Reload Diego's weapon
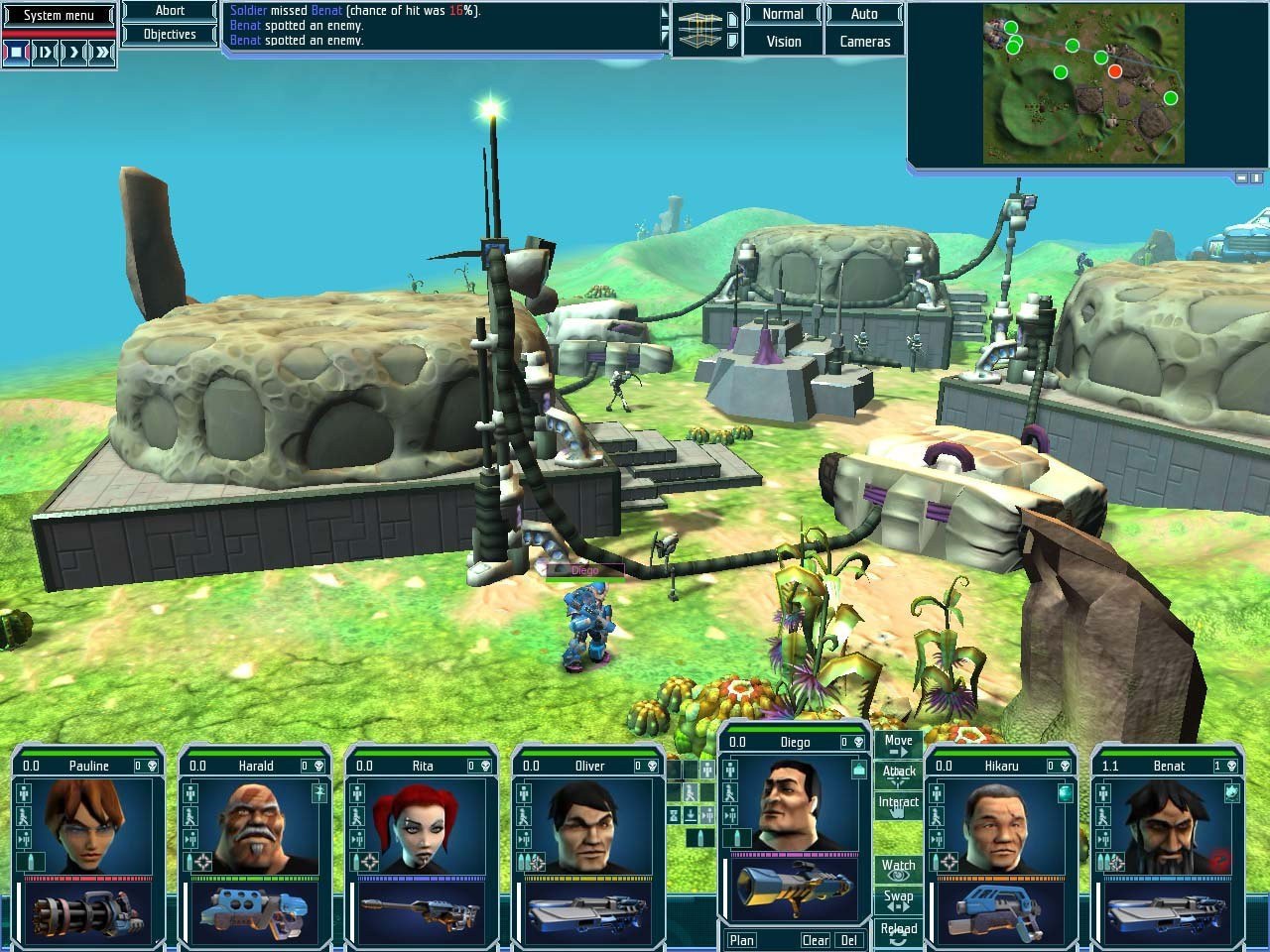This screenshot has height=952, width=1270. (898, 931)
